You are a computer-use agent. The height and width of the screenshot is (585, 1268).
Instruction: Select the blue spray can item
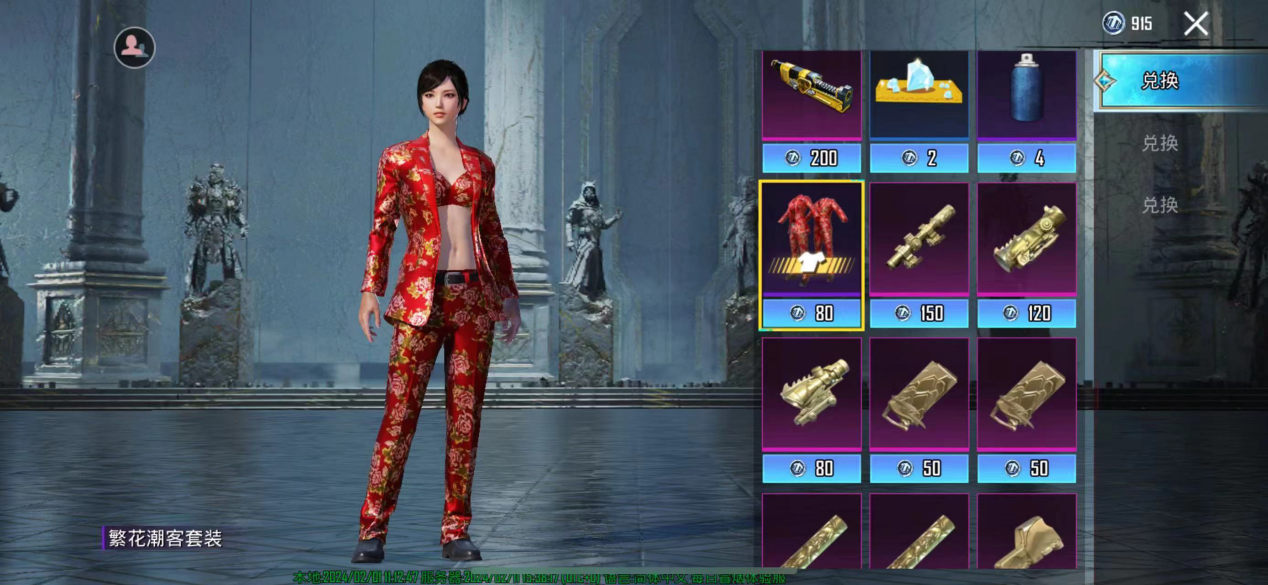[x=1026, y=96]
